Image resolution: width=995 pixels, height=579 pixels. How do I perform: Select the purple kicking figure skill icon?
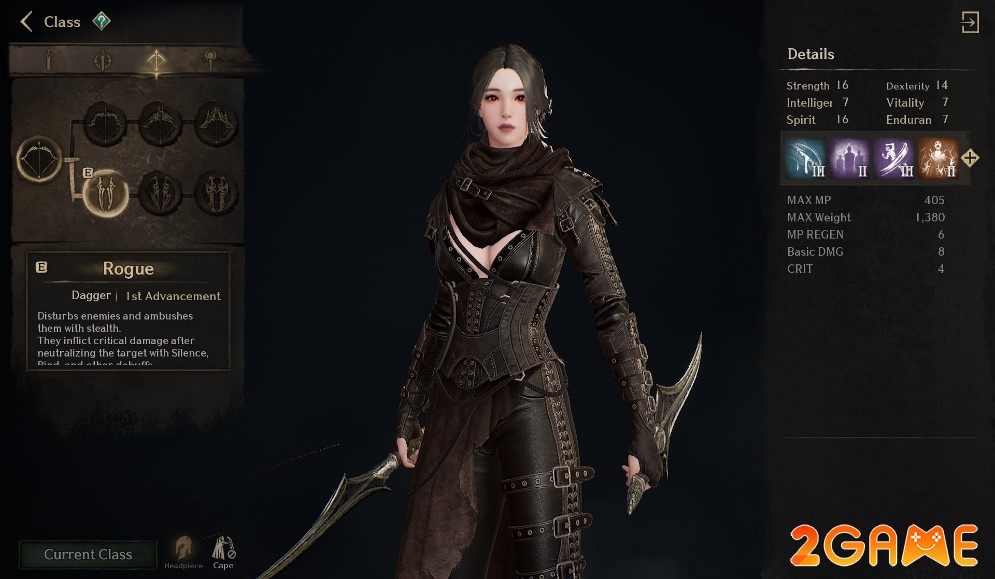892,158
